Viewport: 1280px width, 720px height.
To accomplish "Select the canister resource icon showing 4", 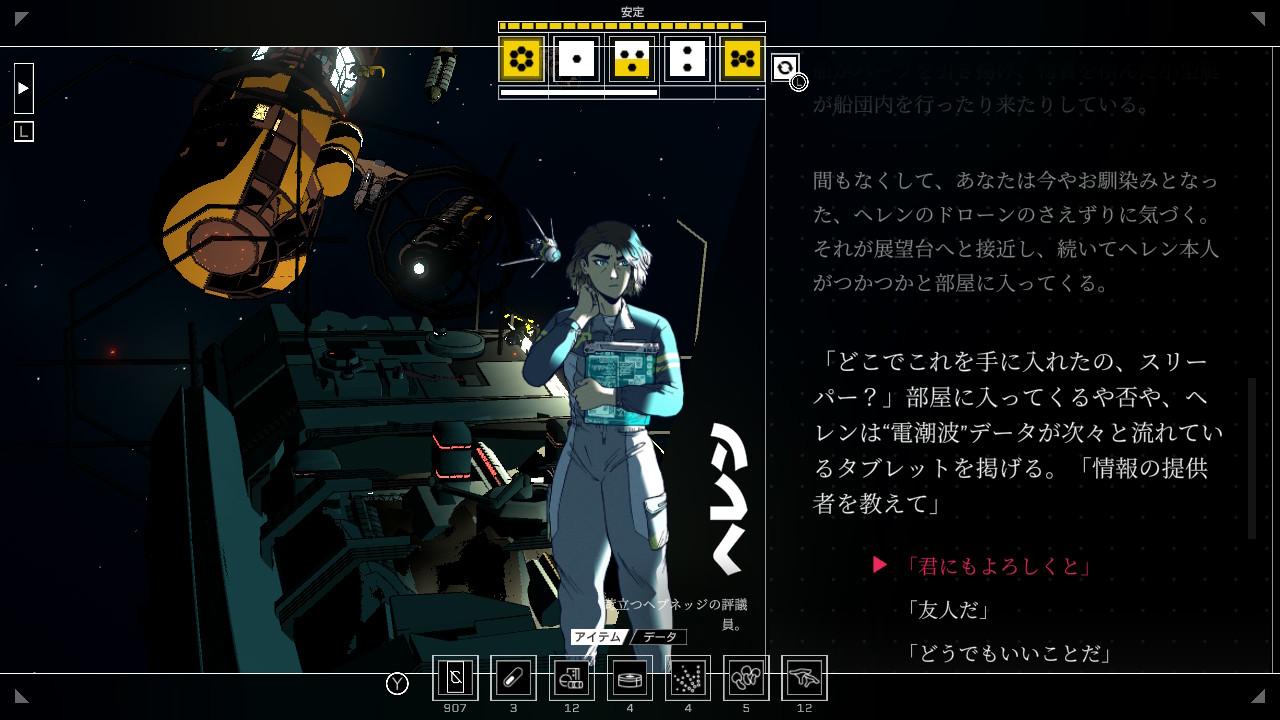I will (x=629, y=677).
